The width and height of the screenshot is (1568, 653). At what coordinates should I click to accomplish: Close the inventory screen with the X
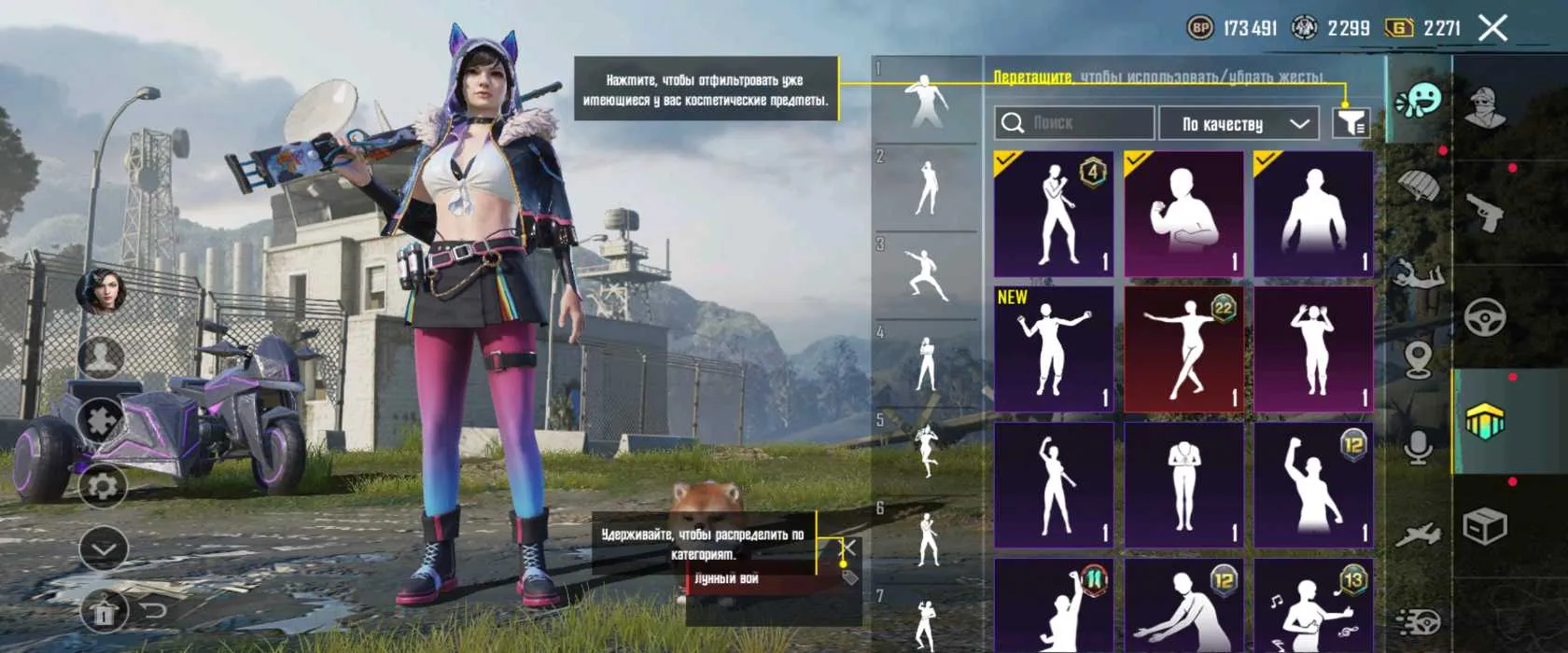(x=1492, y=28)
